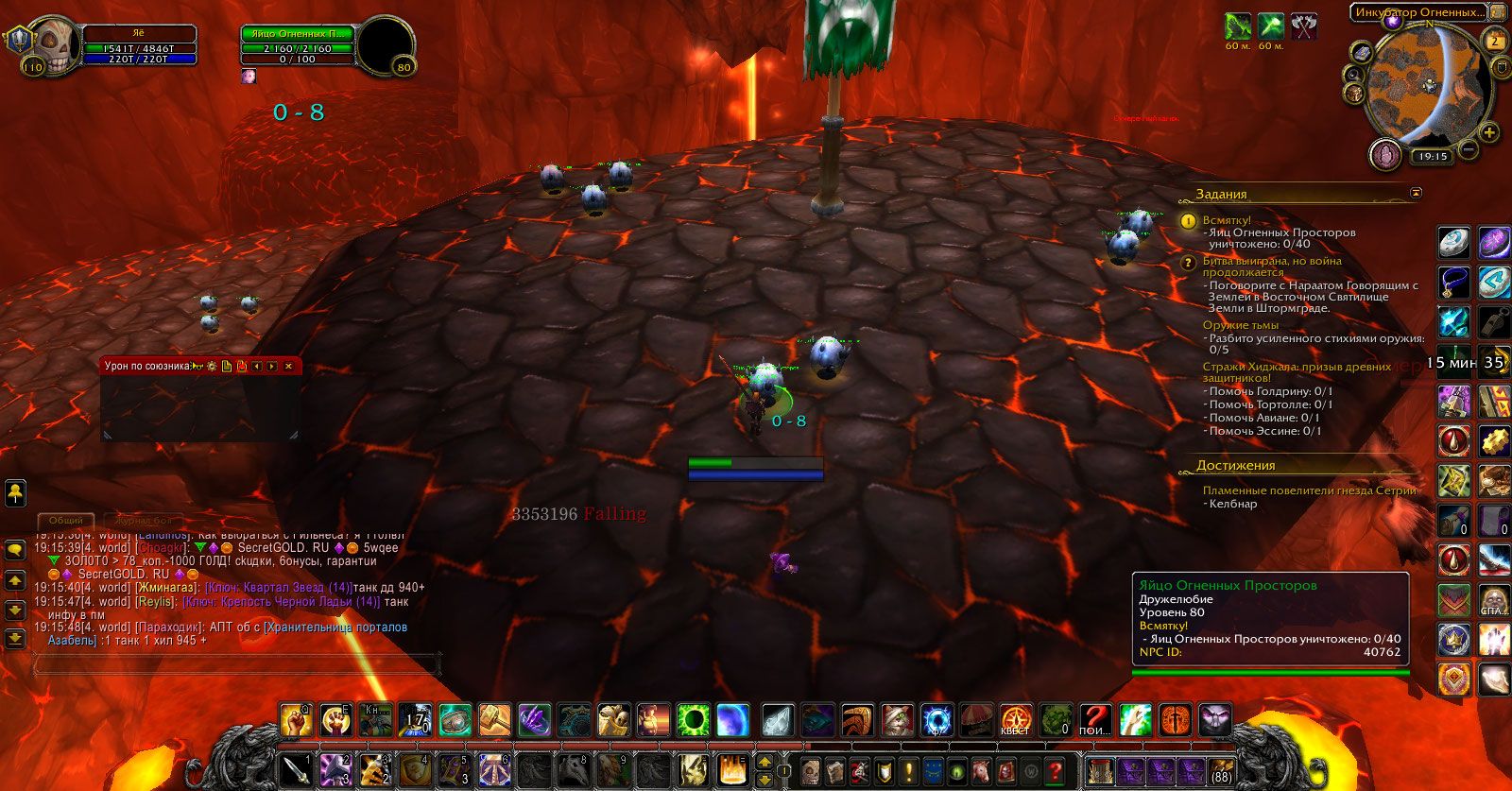
Task: Open the damage meter gear settings
Action: (x=212, y=367)
